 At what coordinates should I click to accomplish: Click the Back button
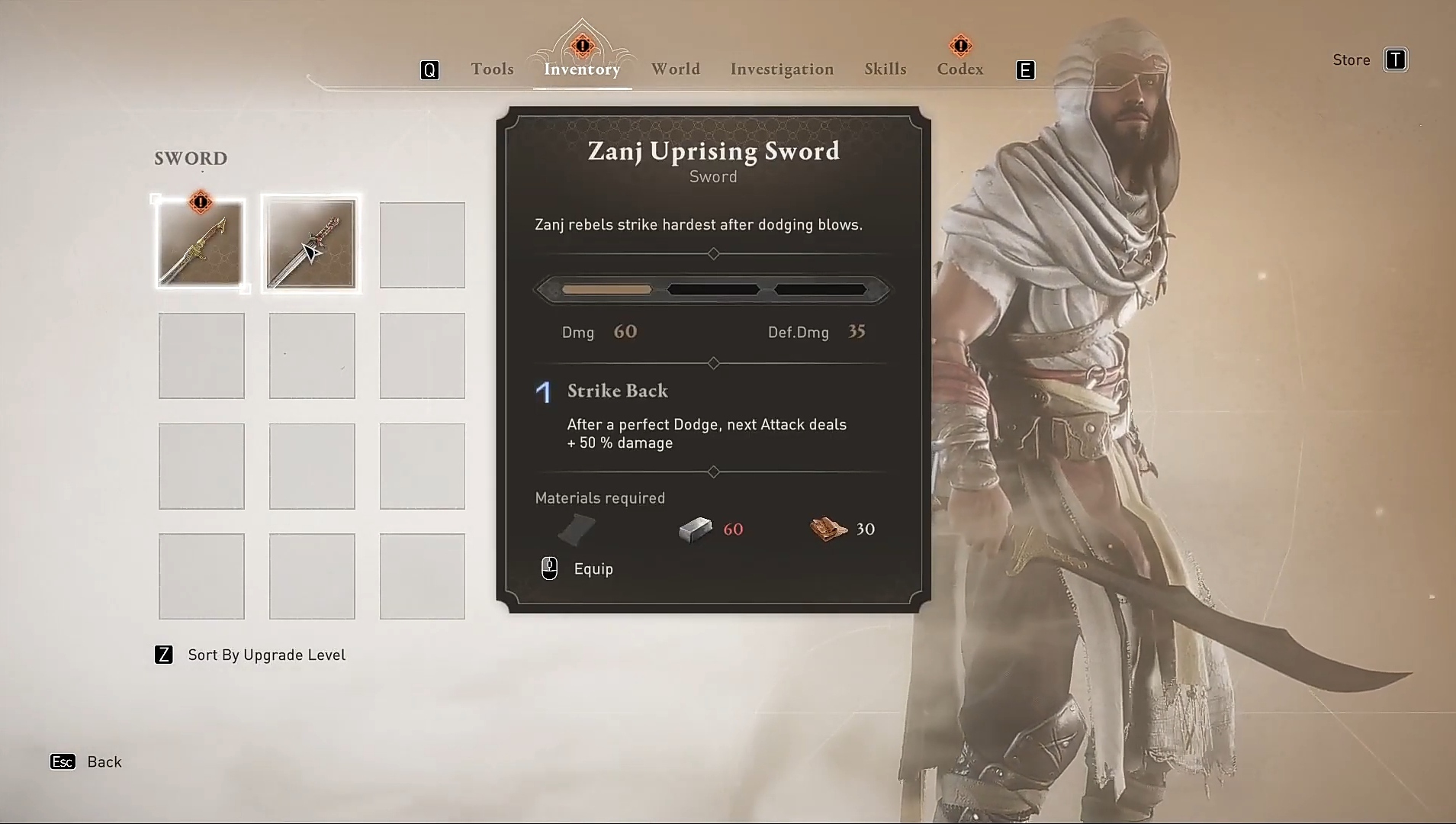click(86, 761)
